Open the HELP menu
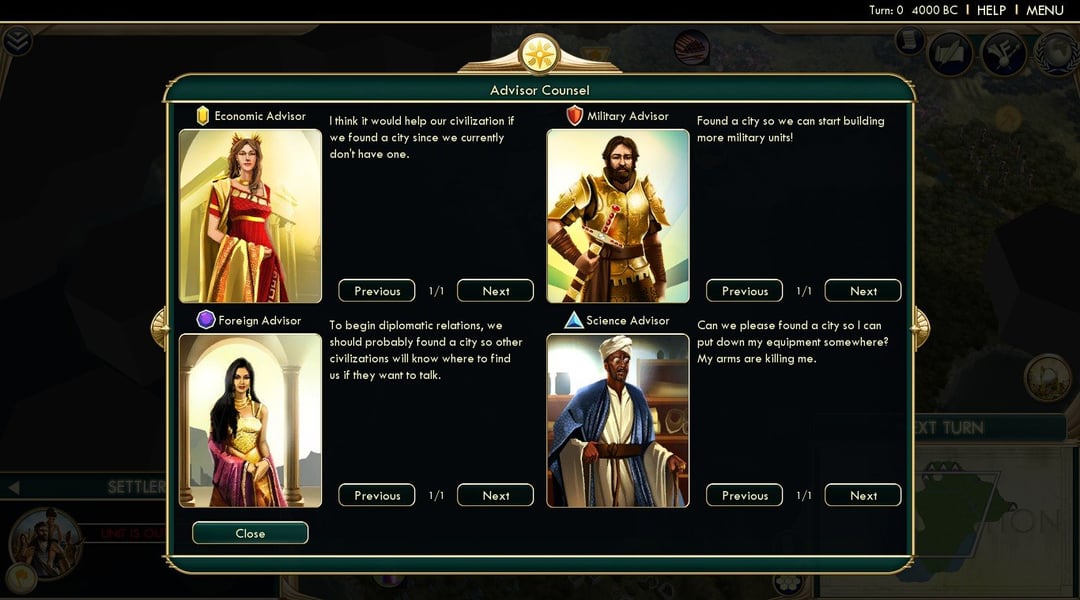The height and width of the screenshot is (600, 1080). 991,10
